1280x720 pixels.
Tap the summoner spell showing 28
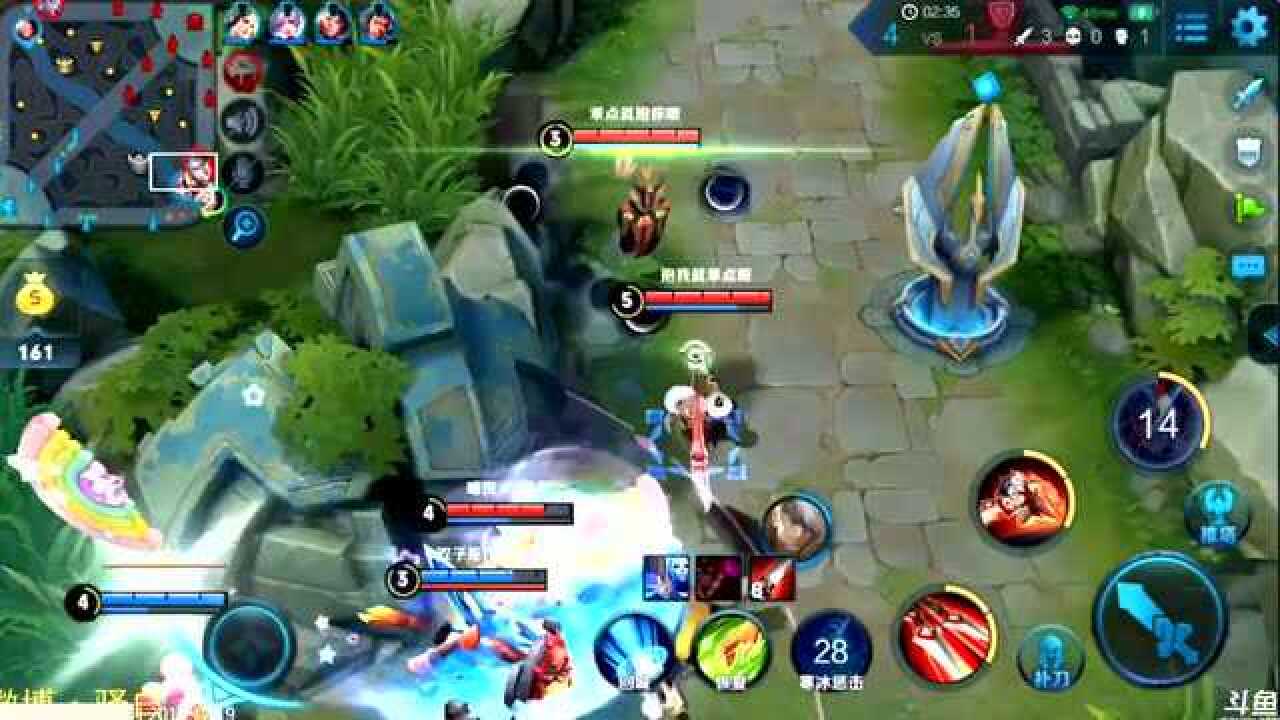pyautogui.click(x=830, y=651)
